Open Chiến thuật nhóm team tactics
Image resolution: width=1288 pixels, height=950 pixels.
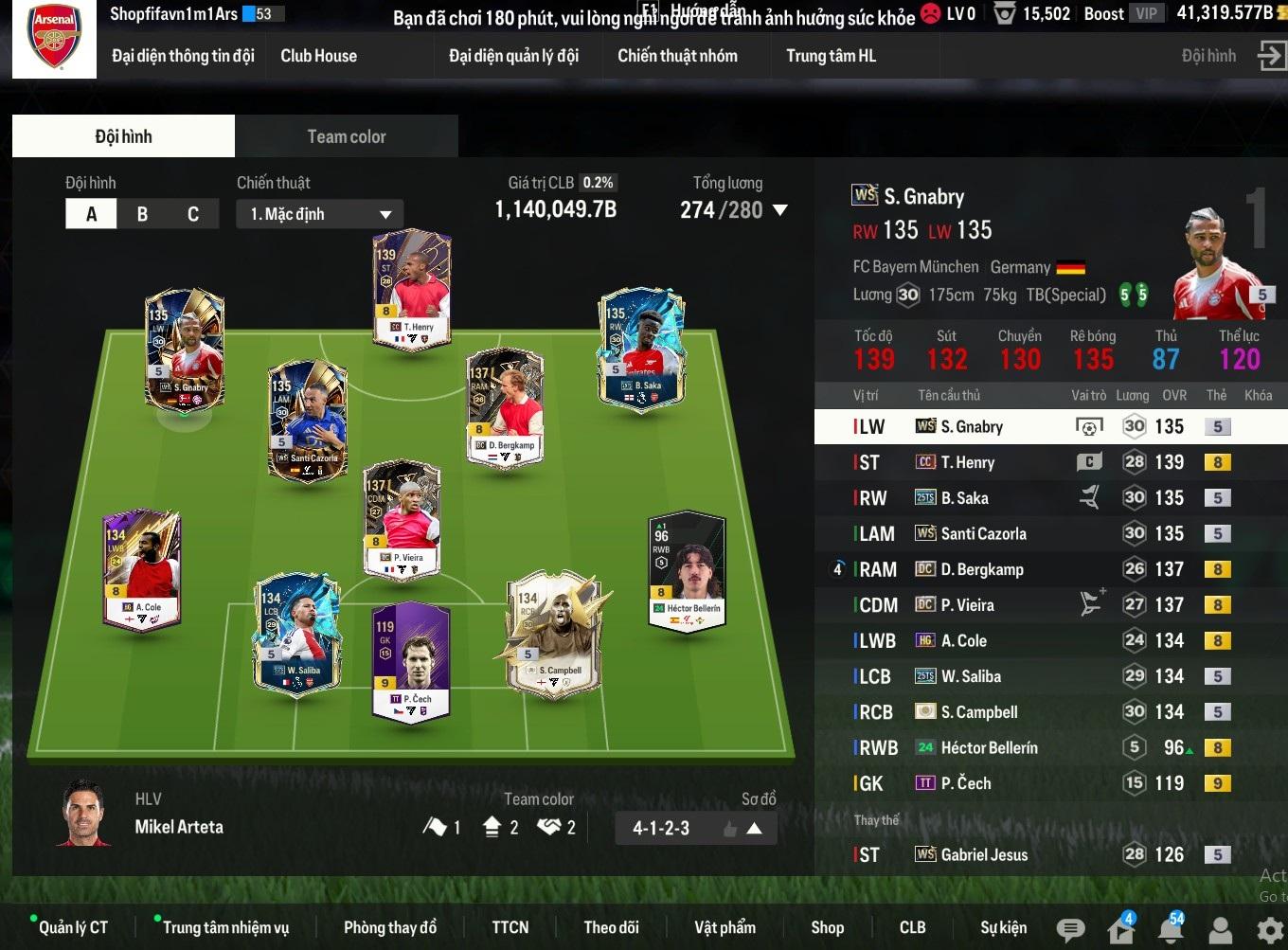(x=677, y=56)
